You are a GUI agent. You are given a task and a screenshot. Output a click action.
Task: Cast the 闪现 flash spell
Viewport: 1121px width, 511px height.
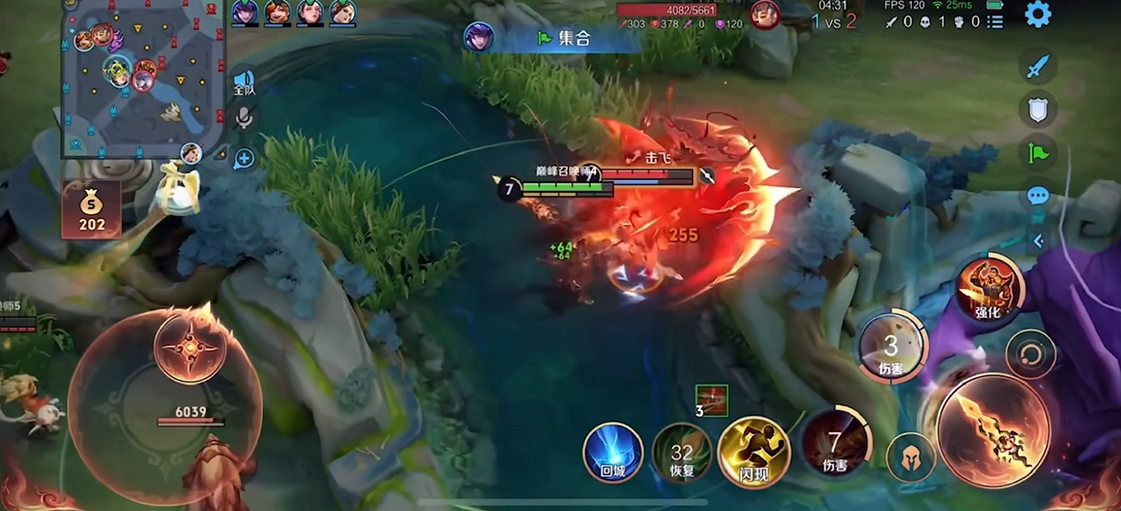[x=753, y=453]
